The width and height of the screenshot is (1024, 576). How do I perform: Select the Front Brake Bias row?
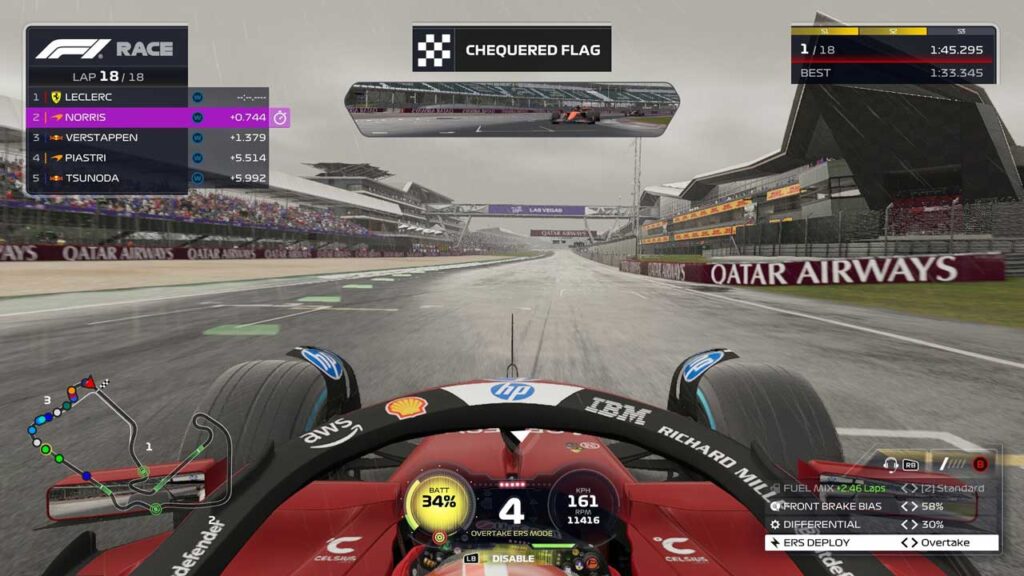click(x=882, y=506)
